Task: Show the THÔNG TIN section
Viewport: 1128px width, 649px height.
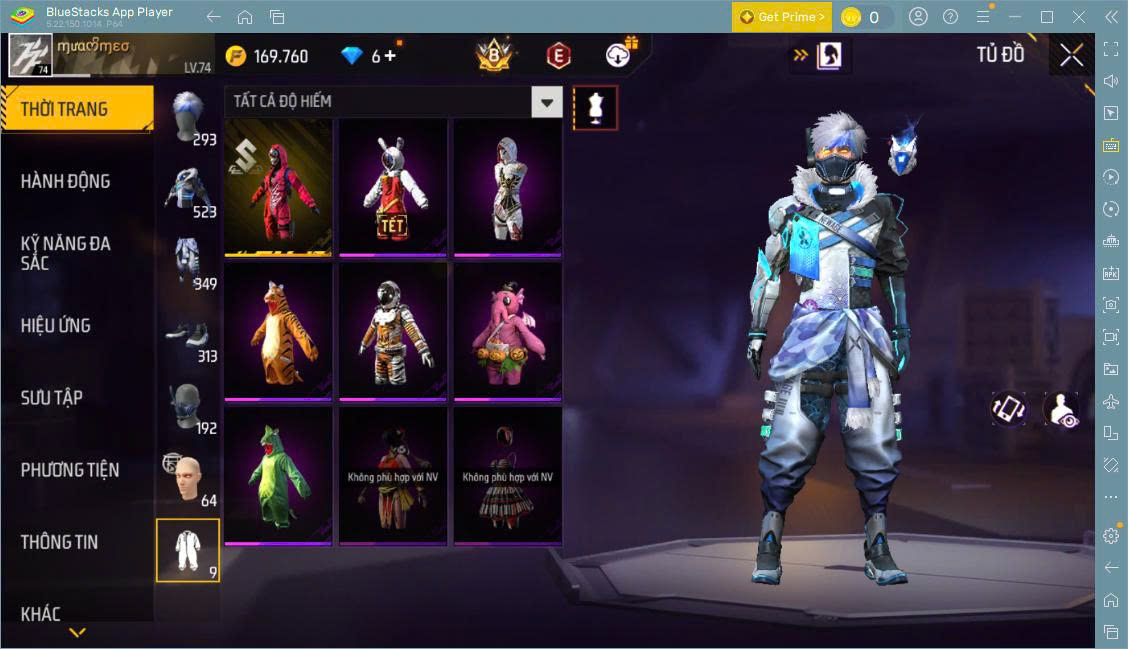Action: [60, 542]
